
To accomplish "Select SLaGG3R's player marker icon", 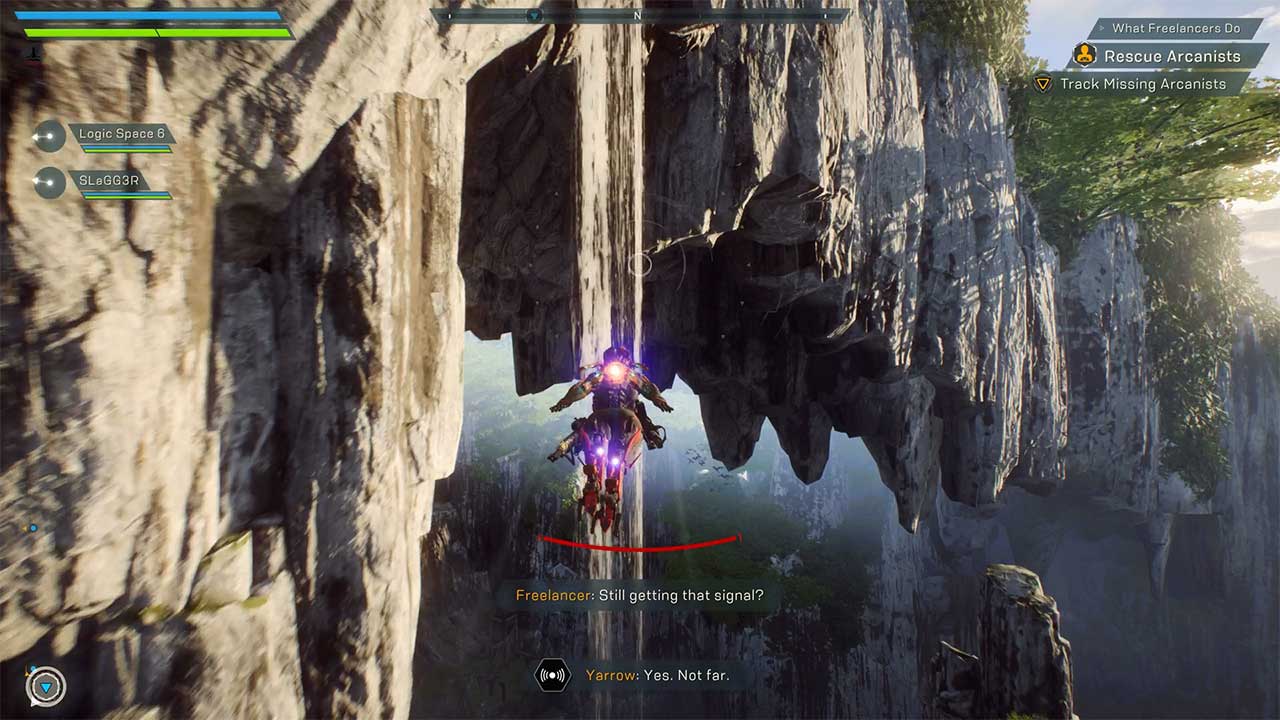I will click(47, 183).
